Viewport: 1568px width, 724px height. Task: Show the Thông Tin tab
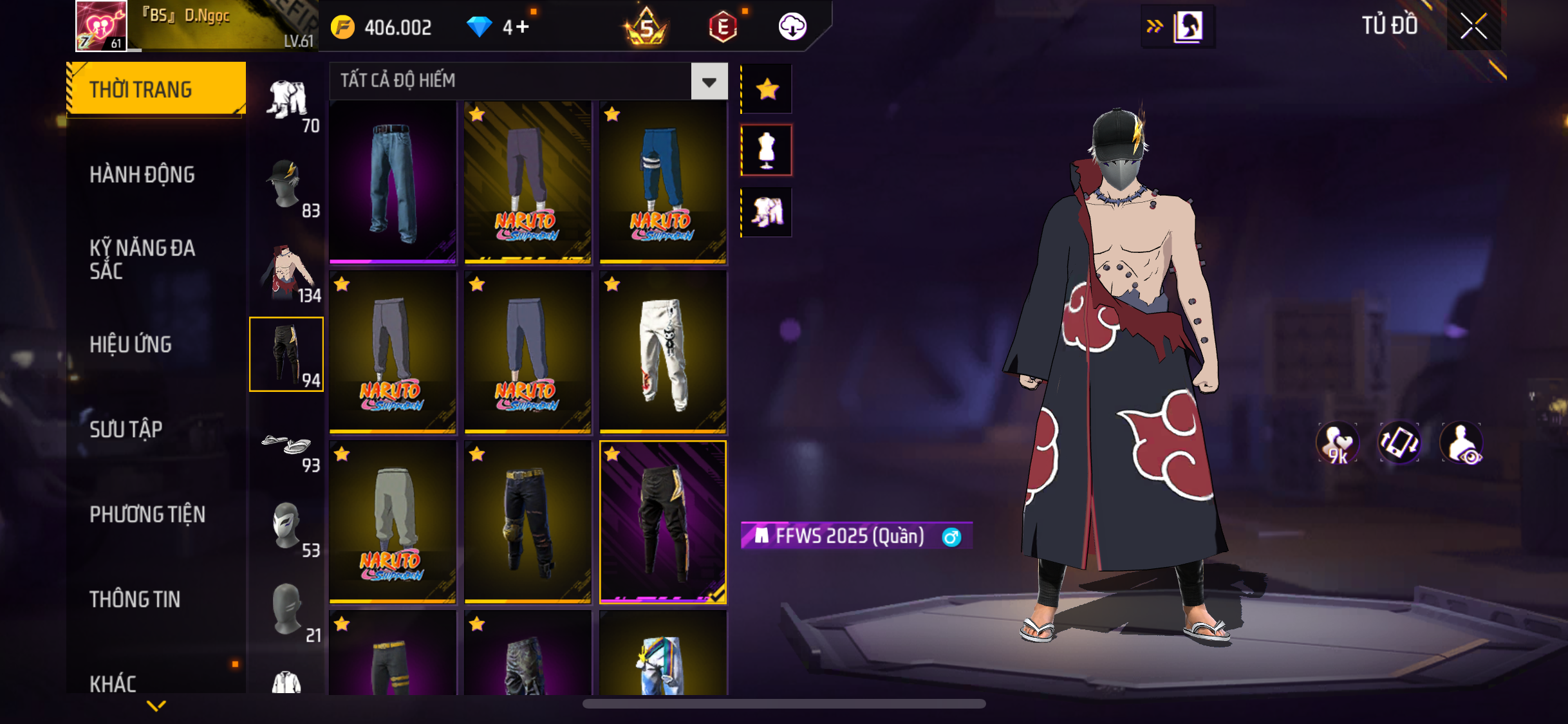click(135, 599)
